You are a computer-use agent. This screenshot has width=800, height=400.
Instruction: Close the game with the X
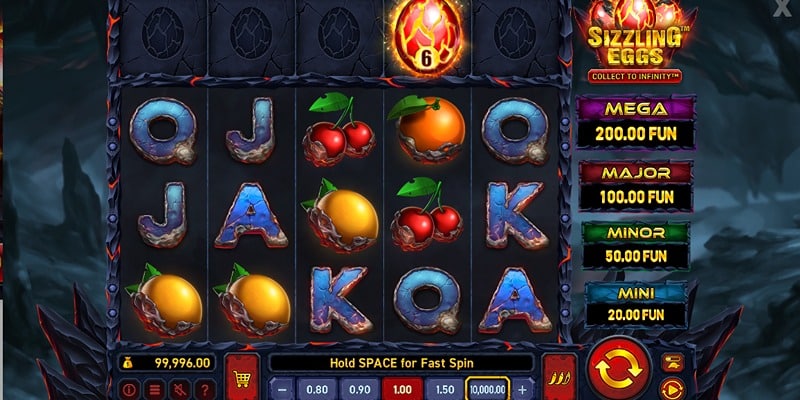coord(781,9)
